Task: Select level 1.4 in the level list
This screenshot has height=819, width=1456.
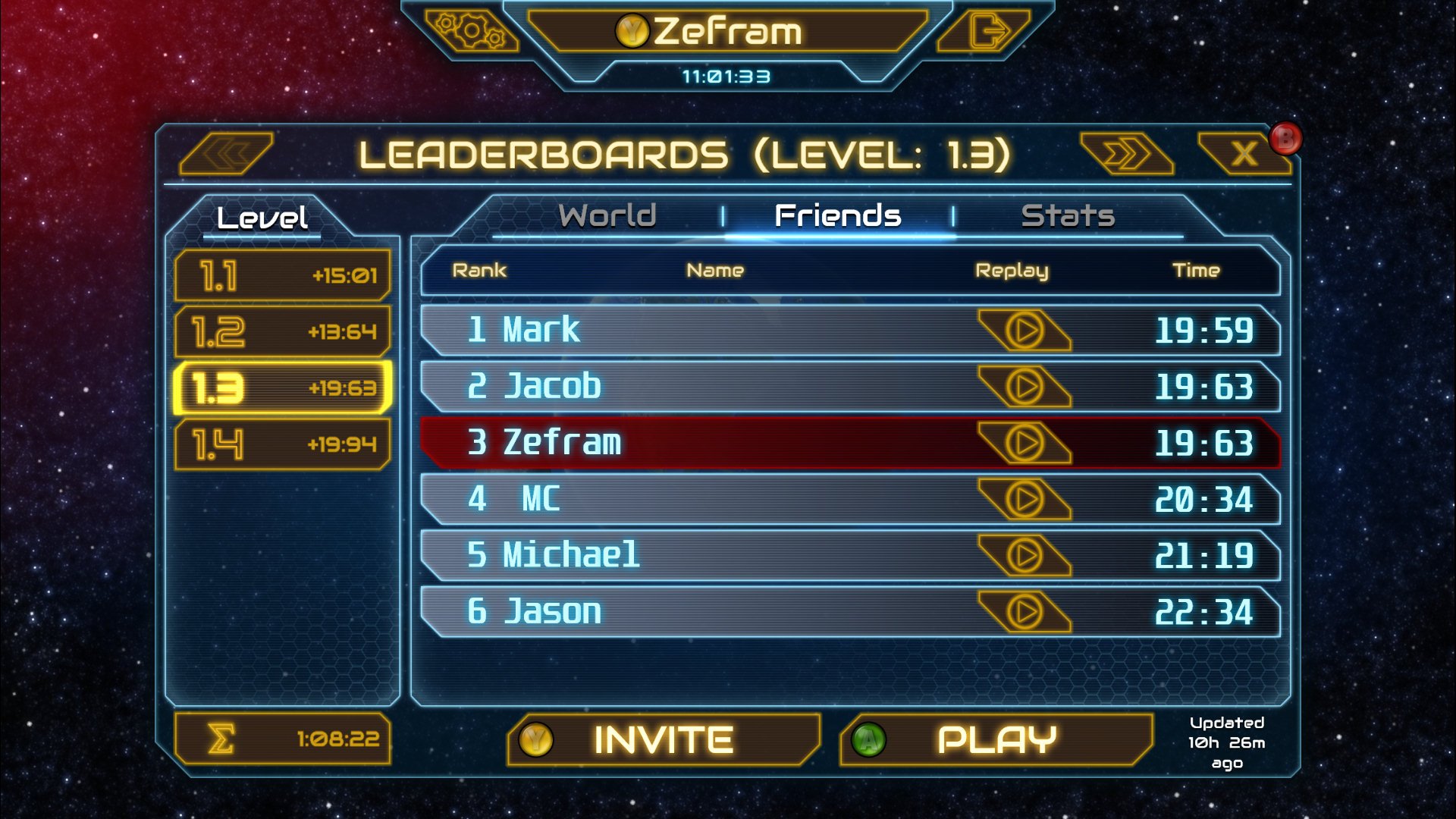Action: (282, 446)
